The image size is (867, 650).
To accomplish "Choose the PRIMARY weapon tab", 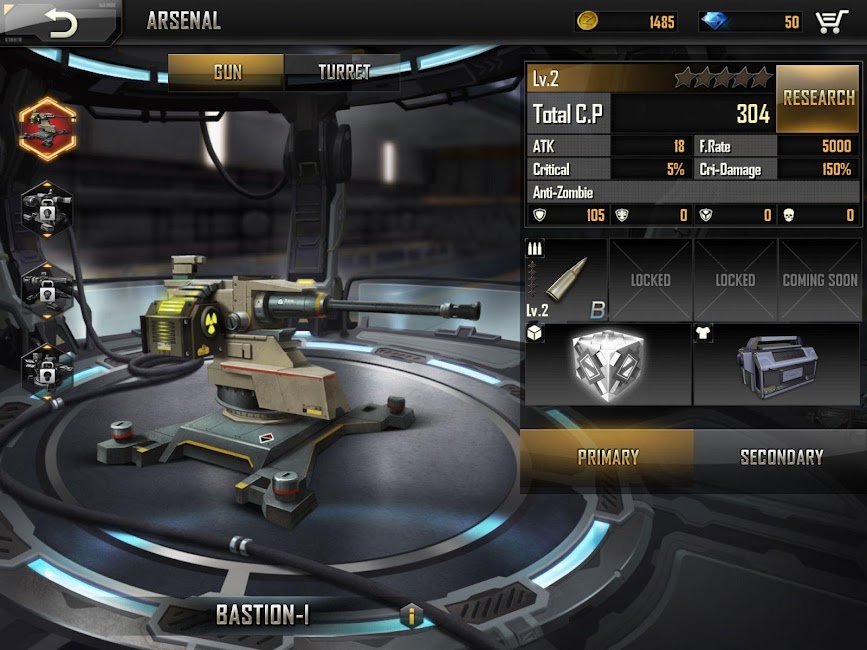I will (607, 458).
